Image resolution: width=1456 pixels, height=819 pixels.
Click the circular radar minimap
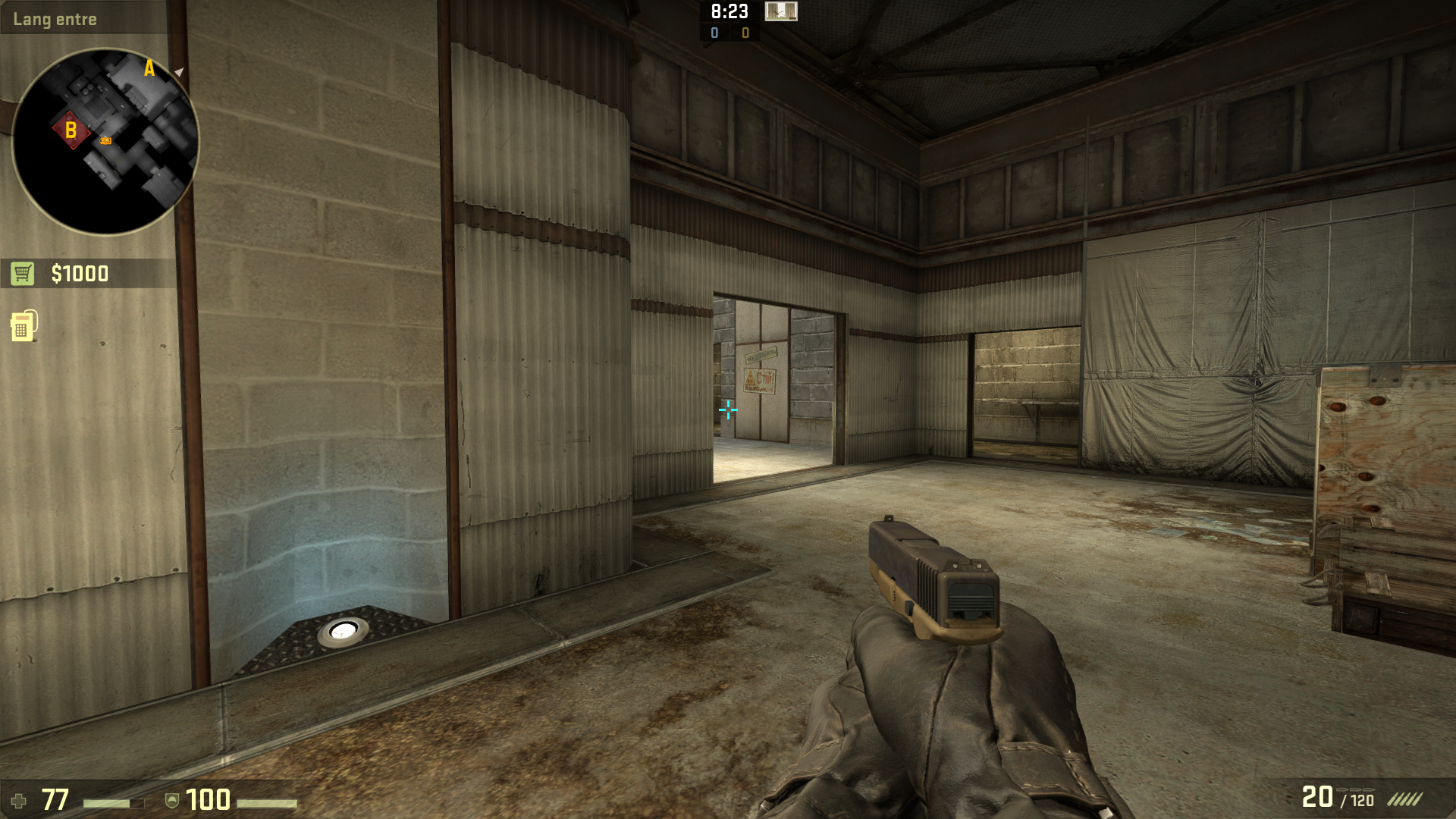click(x=105, y=142)
